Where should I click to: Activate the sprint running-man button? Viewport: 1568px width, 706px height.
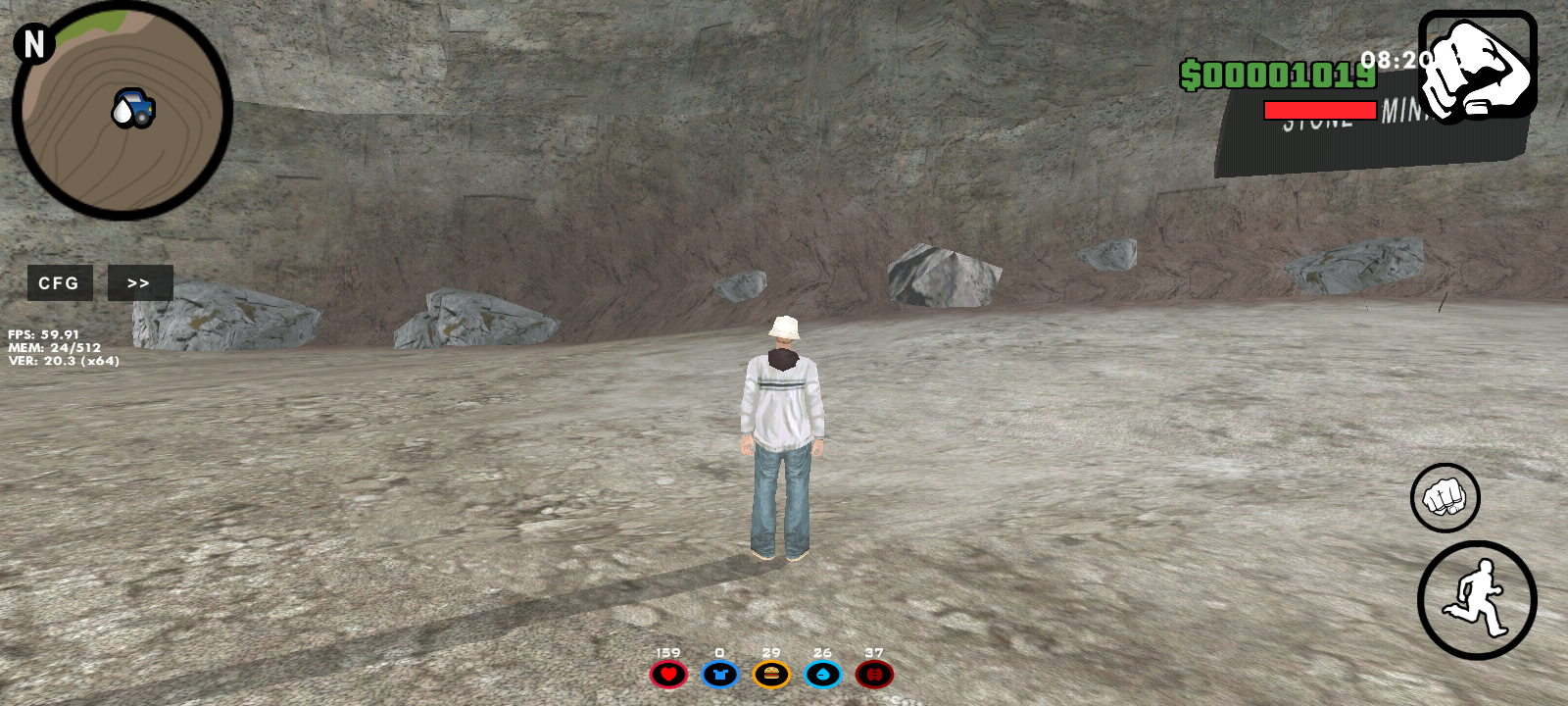coord(1477,599)
